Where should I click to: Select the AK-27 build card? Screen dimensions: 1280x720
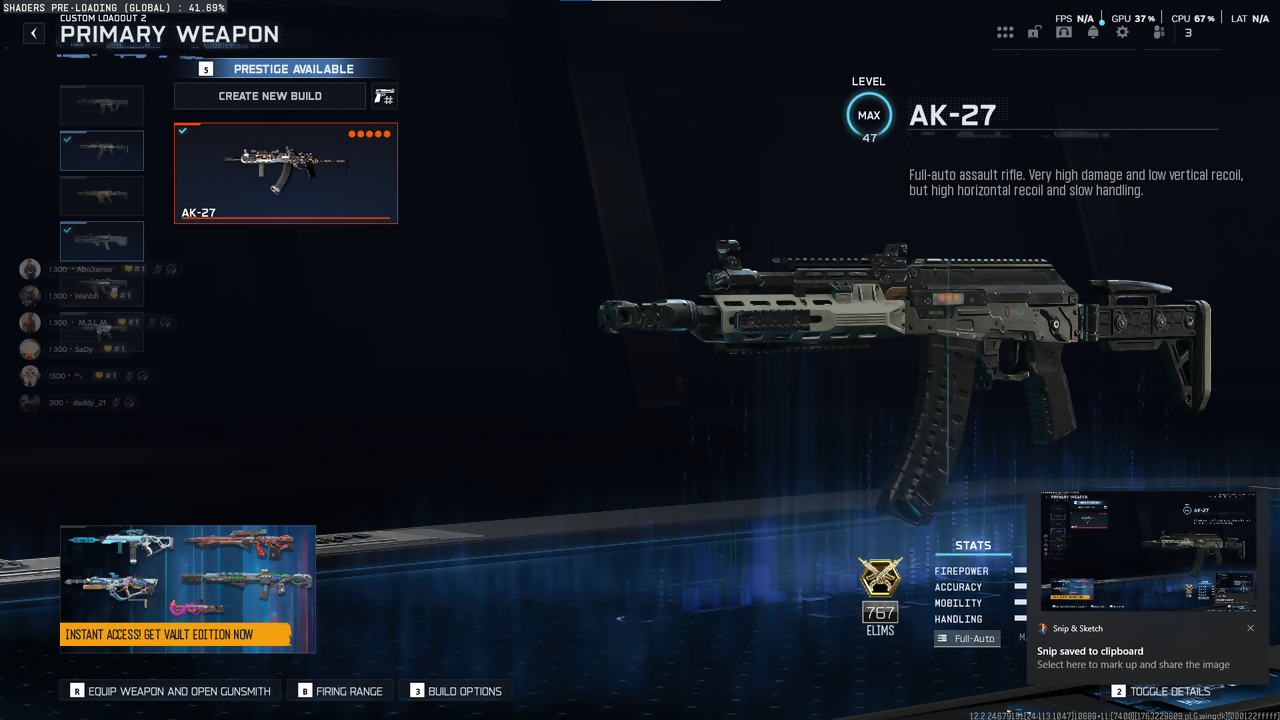point(286,173)
